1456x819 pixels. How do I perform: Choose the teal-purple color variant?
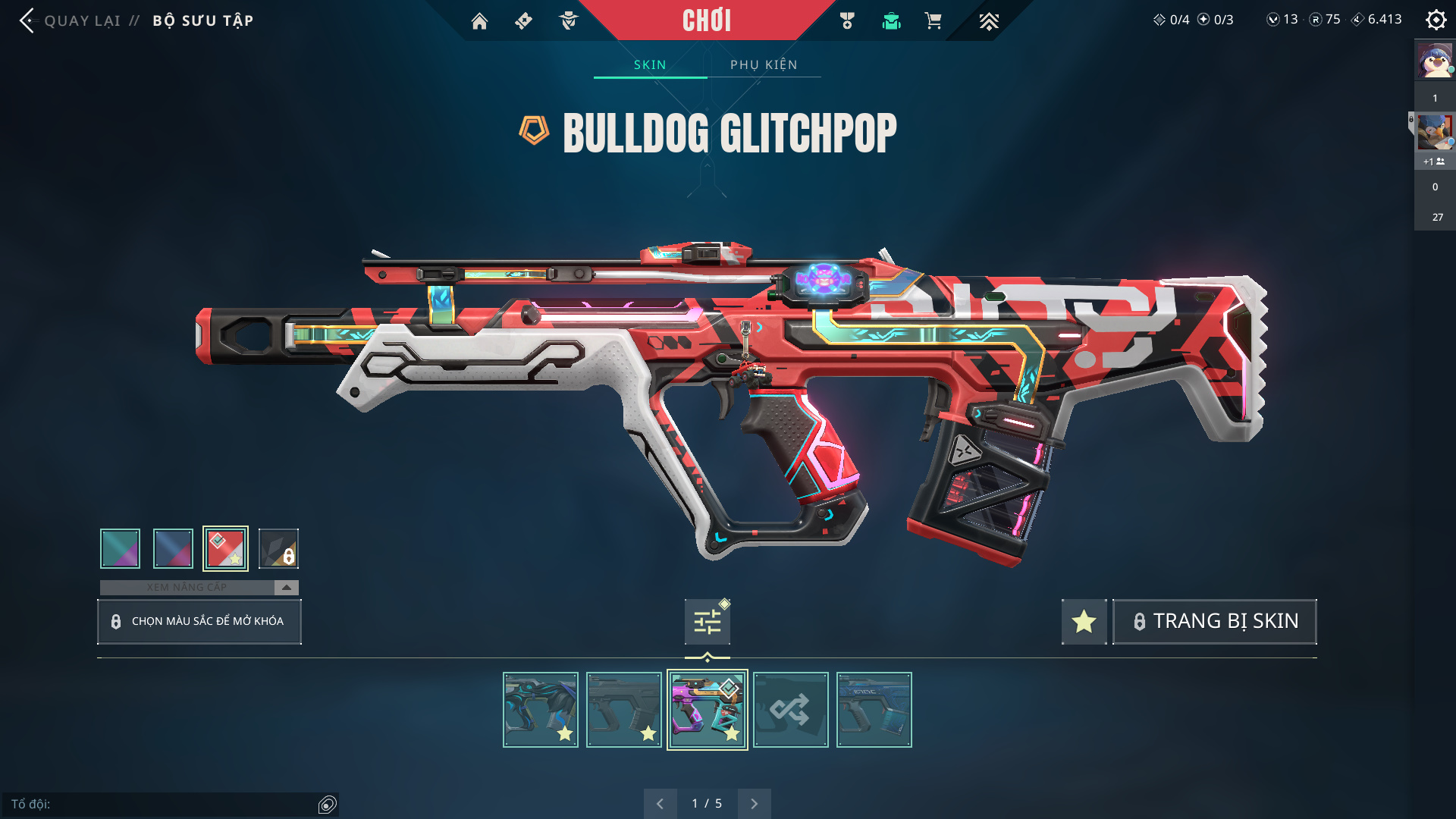point(120,548)
